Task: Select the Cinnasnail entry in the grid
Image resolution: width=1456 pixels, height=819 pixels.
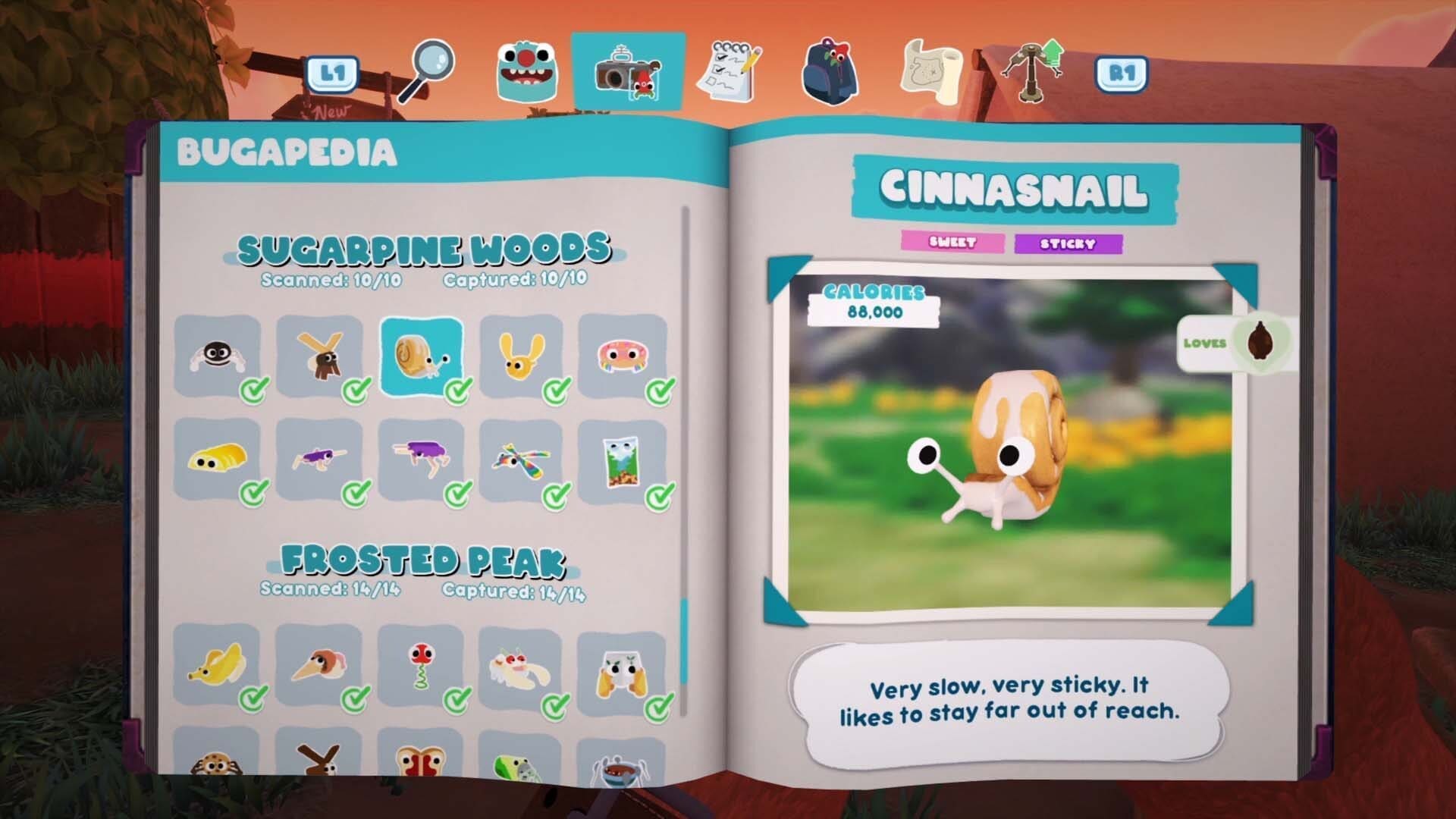Action: pyautogui.click(x=421, y=356)
